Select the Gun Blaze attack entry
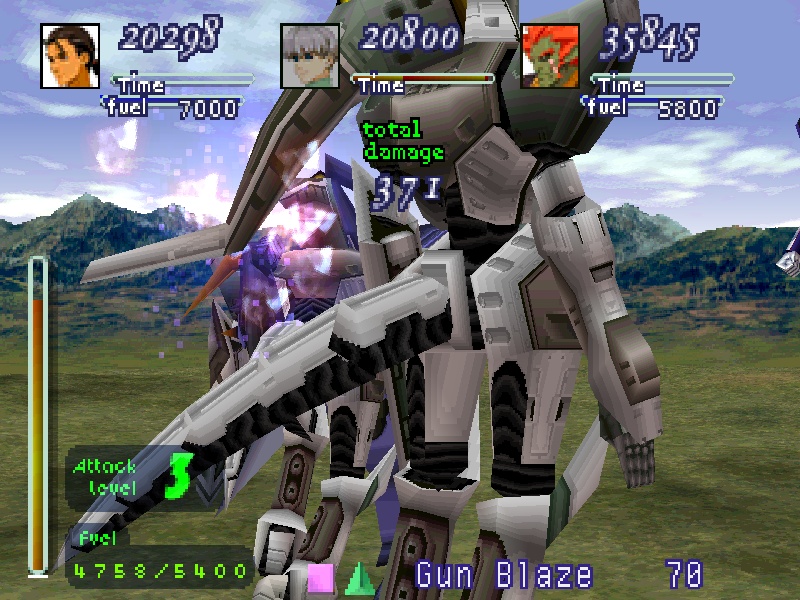800x600 pixels. coord(503,576)
